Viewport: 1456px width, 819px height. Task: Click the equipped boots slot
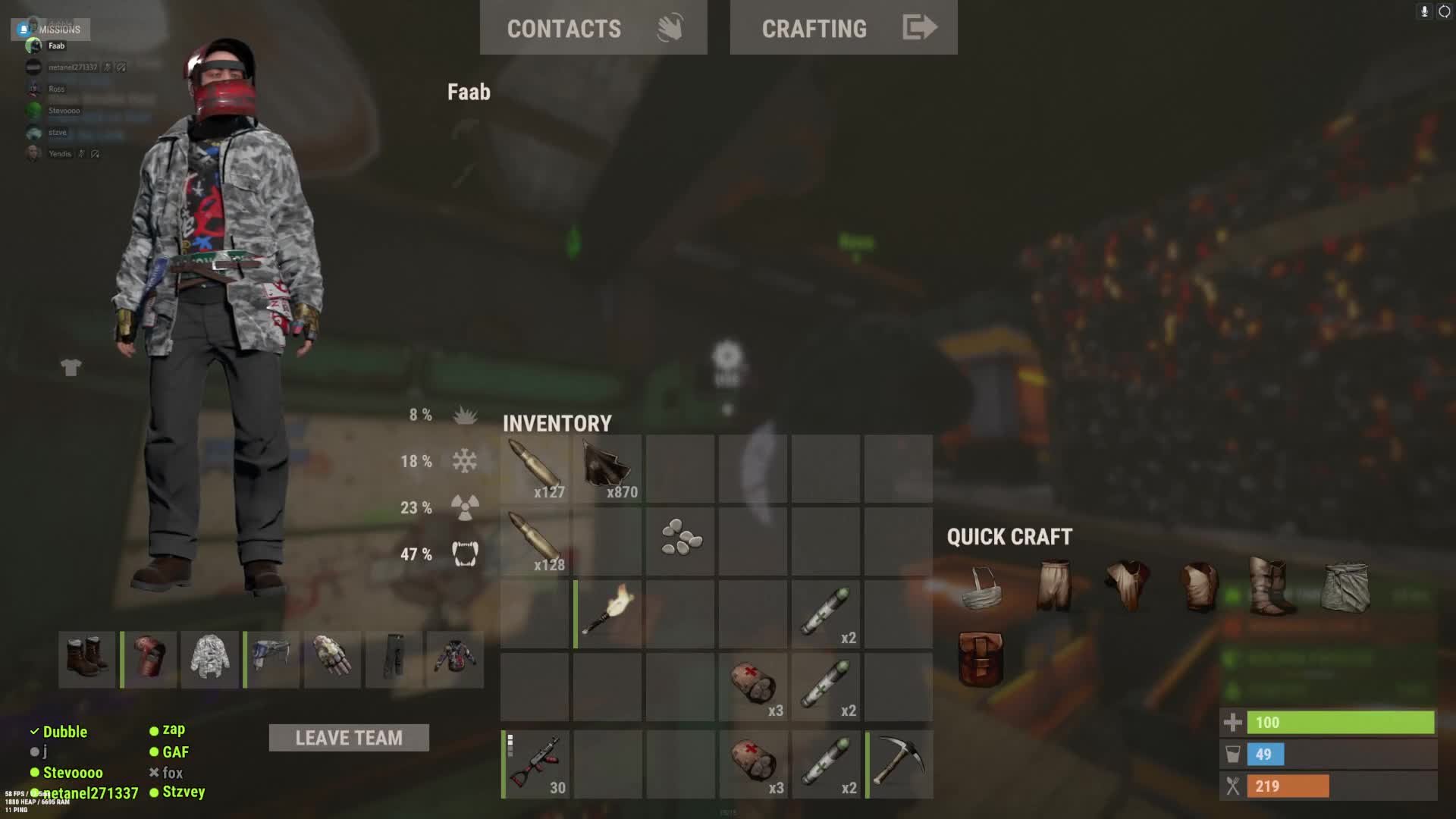[x=87, y=658]
